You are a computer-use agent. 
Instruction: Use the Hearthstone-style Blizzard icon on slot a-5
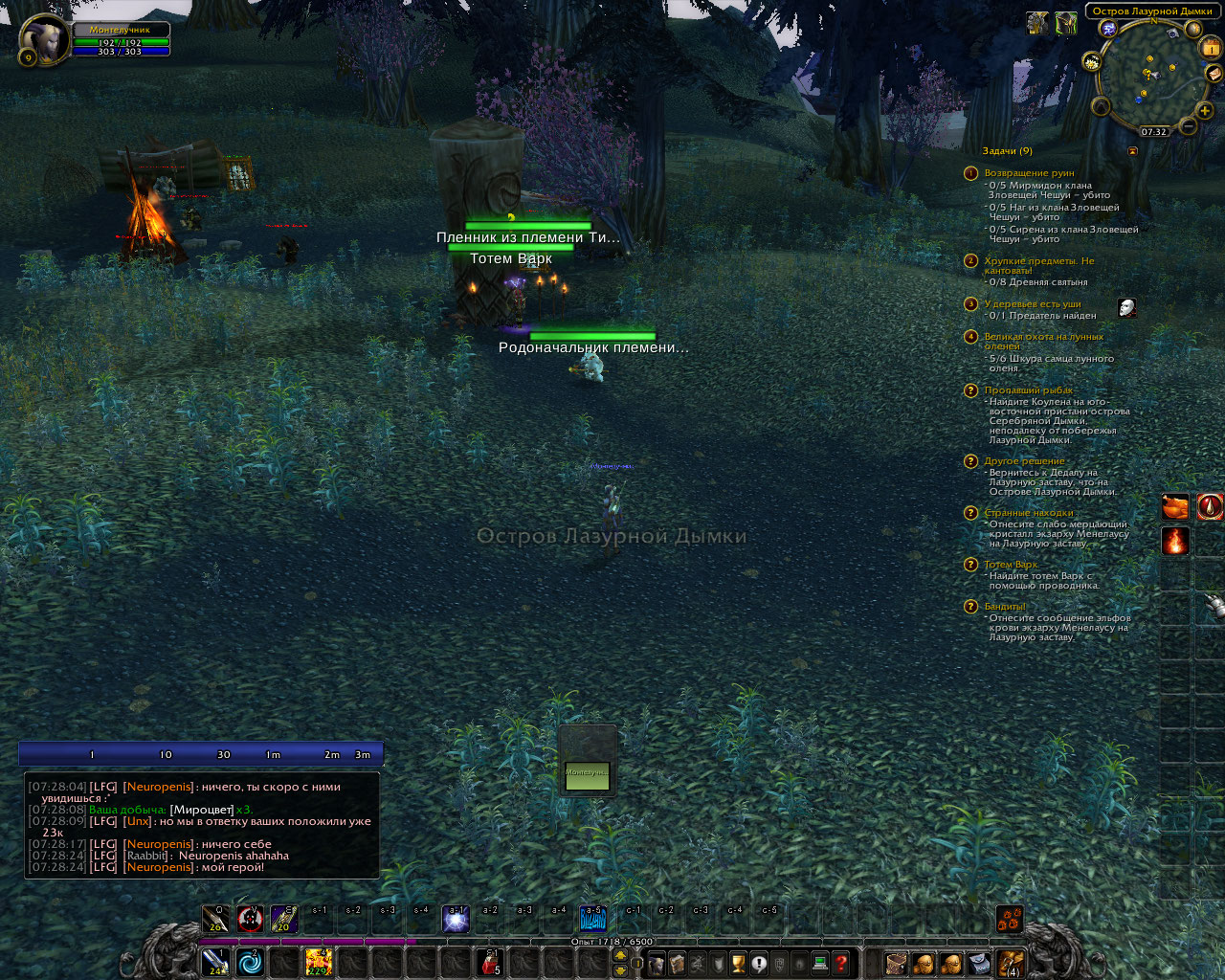(592, 920)
